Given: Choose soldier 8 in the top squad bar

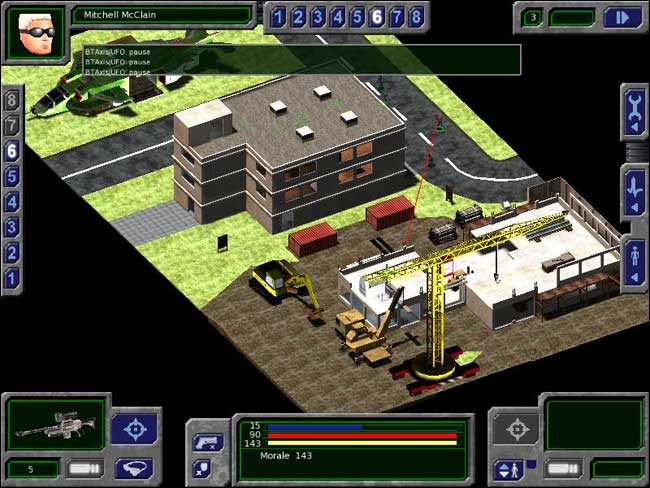Looking at the screenshot, I should pyautogui.click(x=415, y=17).
